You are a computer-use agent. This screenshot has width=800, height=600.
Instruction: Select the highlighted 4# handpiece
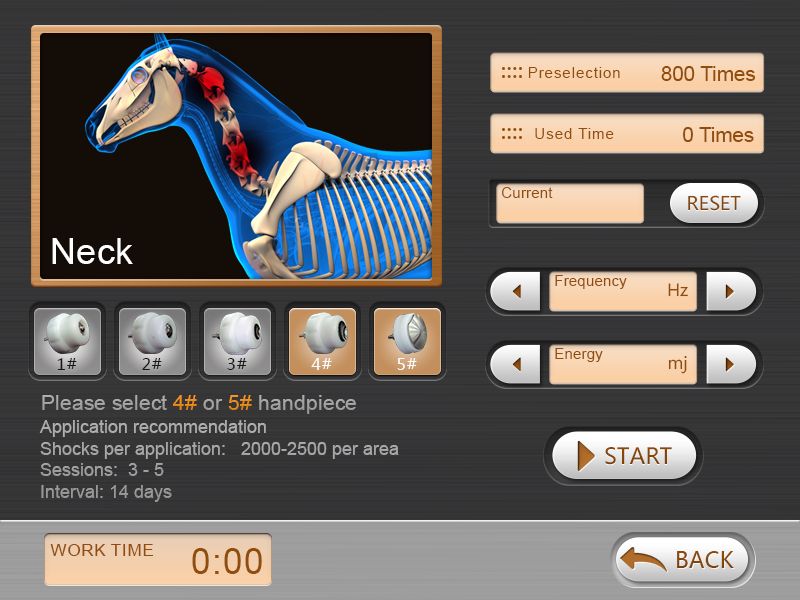coord(322,341)
